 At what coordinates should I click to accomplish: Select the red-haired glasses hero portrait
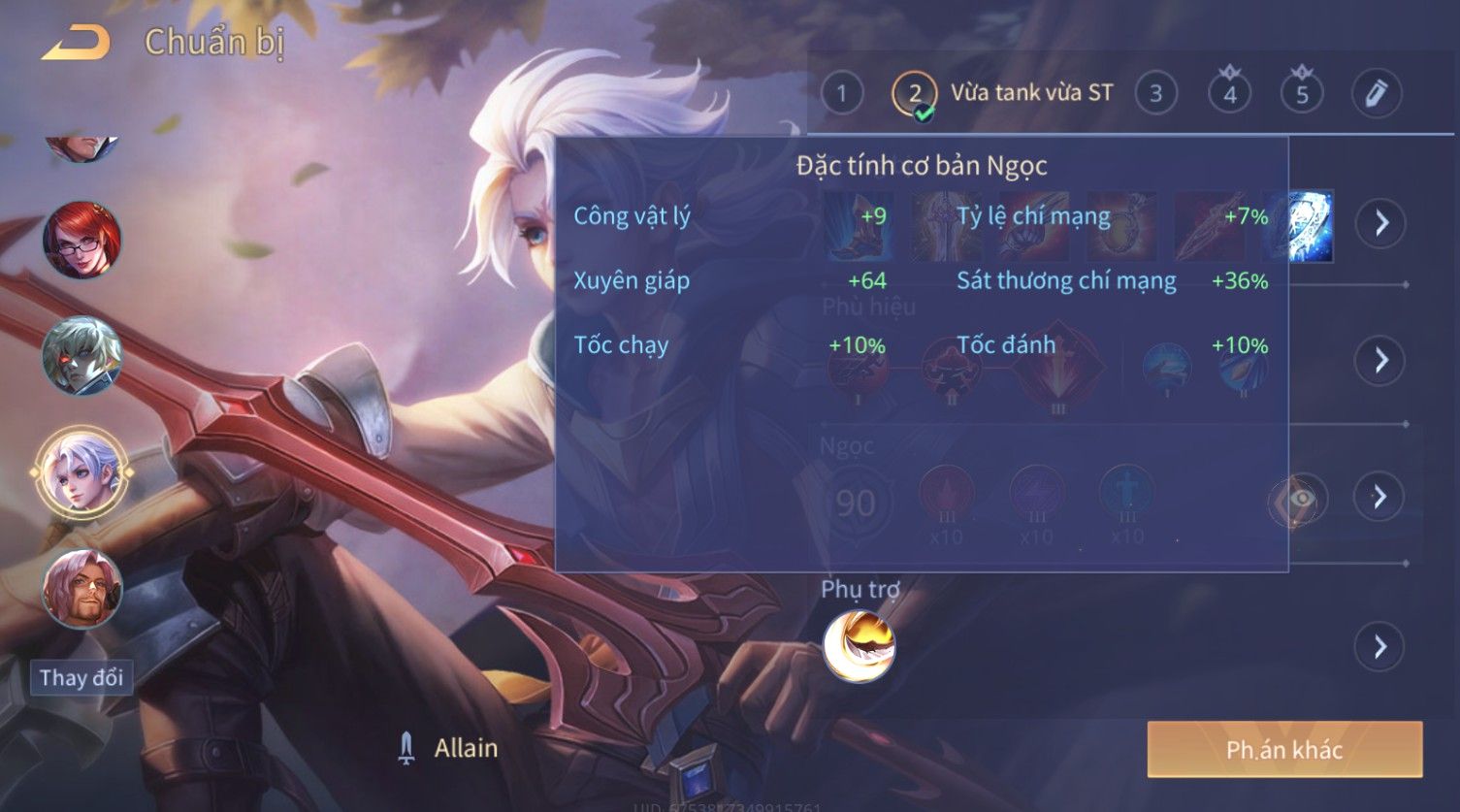[x=82, y=240]
